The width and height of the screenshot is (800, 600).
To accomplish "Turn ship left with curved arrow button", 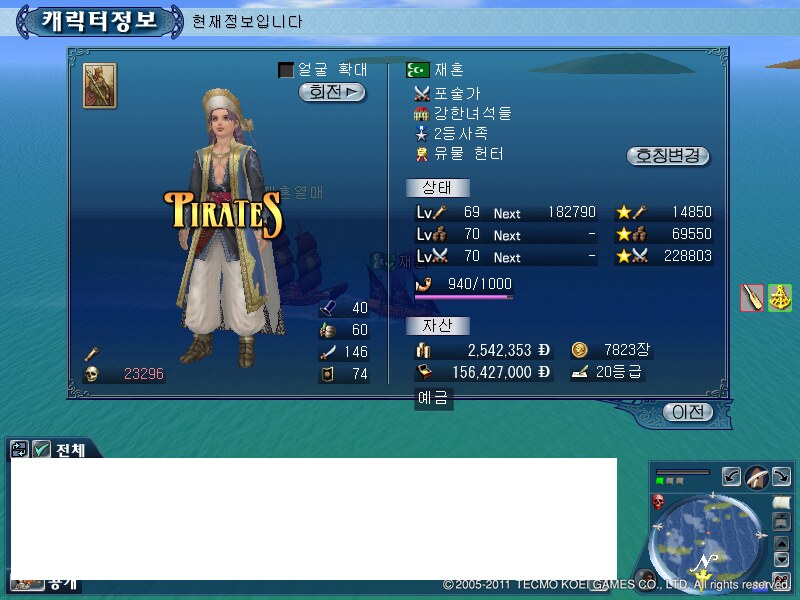I will pyautogui.click(x=731, y=477).
